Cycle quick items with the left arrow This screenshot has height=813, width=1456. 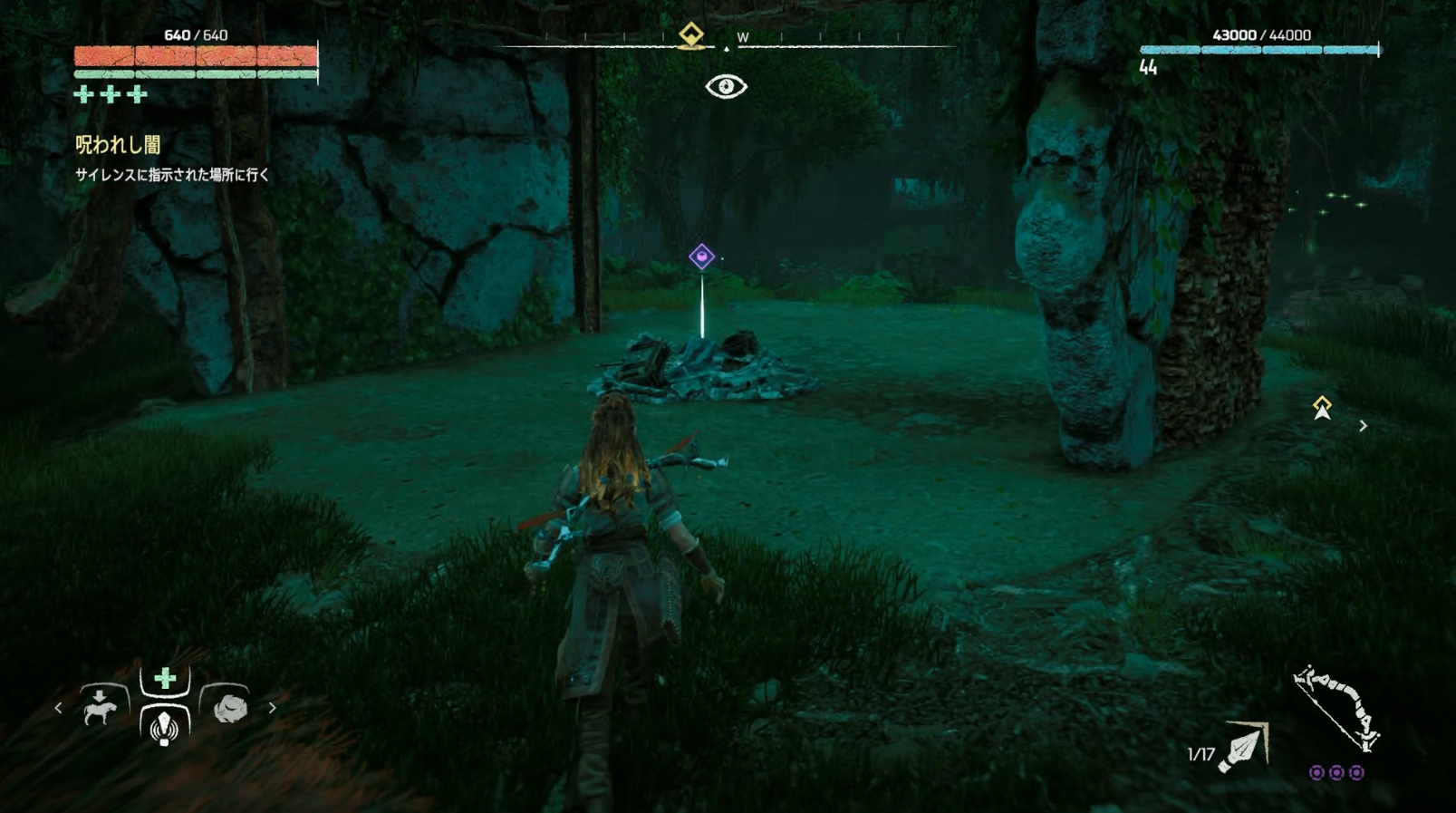tap(59, 708)
